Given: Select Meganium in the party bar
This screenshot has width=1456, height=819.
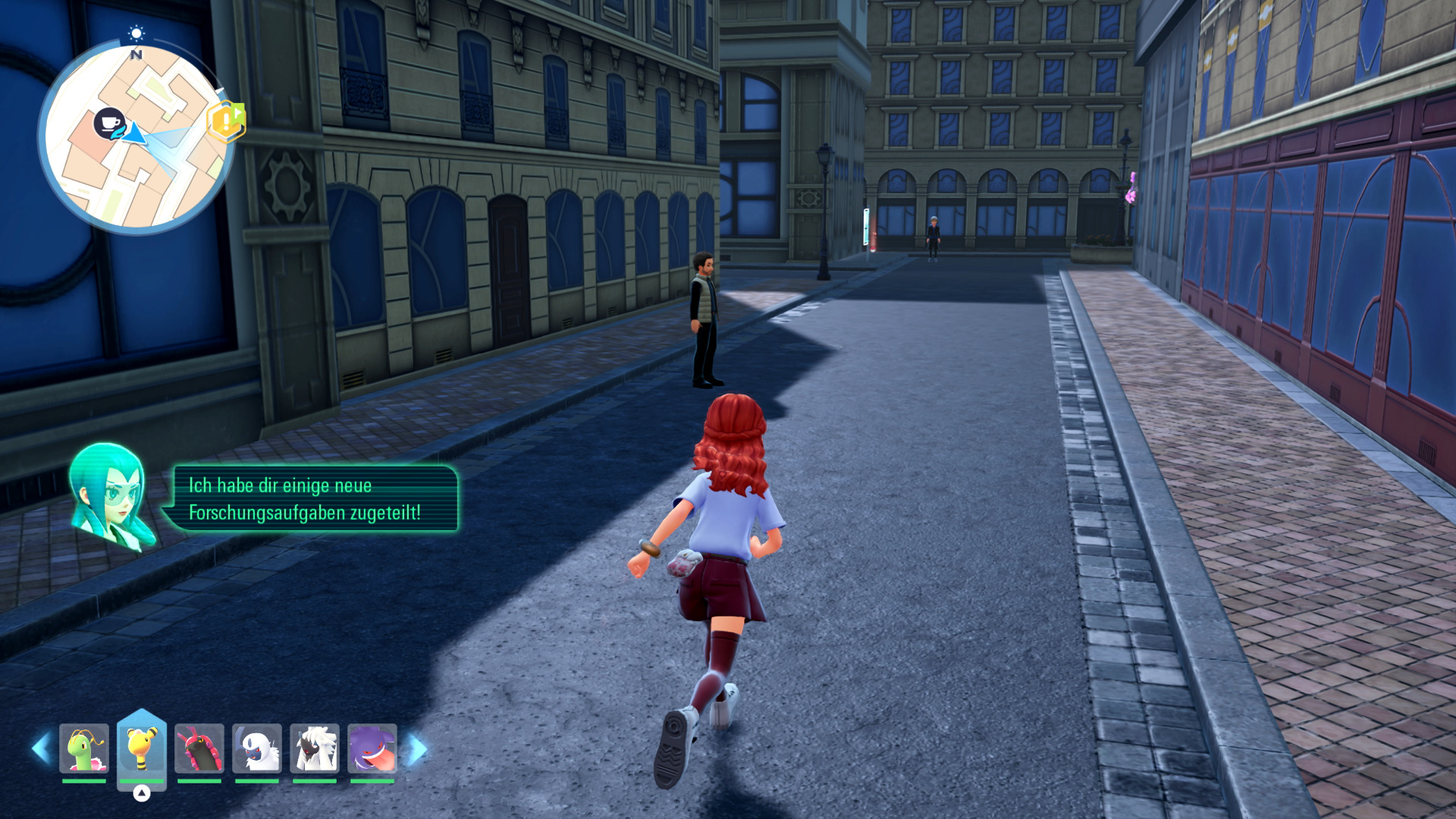Looking at the screenshot, I should [84, 748].
